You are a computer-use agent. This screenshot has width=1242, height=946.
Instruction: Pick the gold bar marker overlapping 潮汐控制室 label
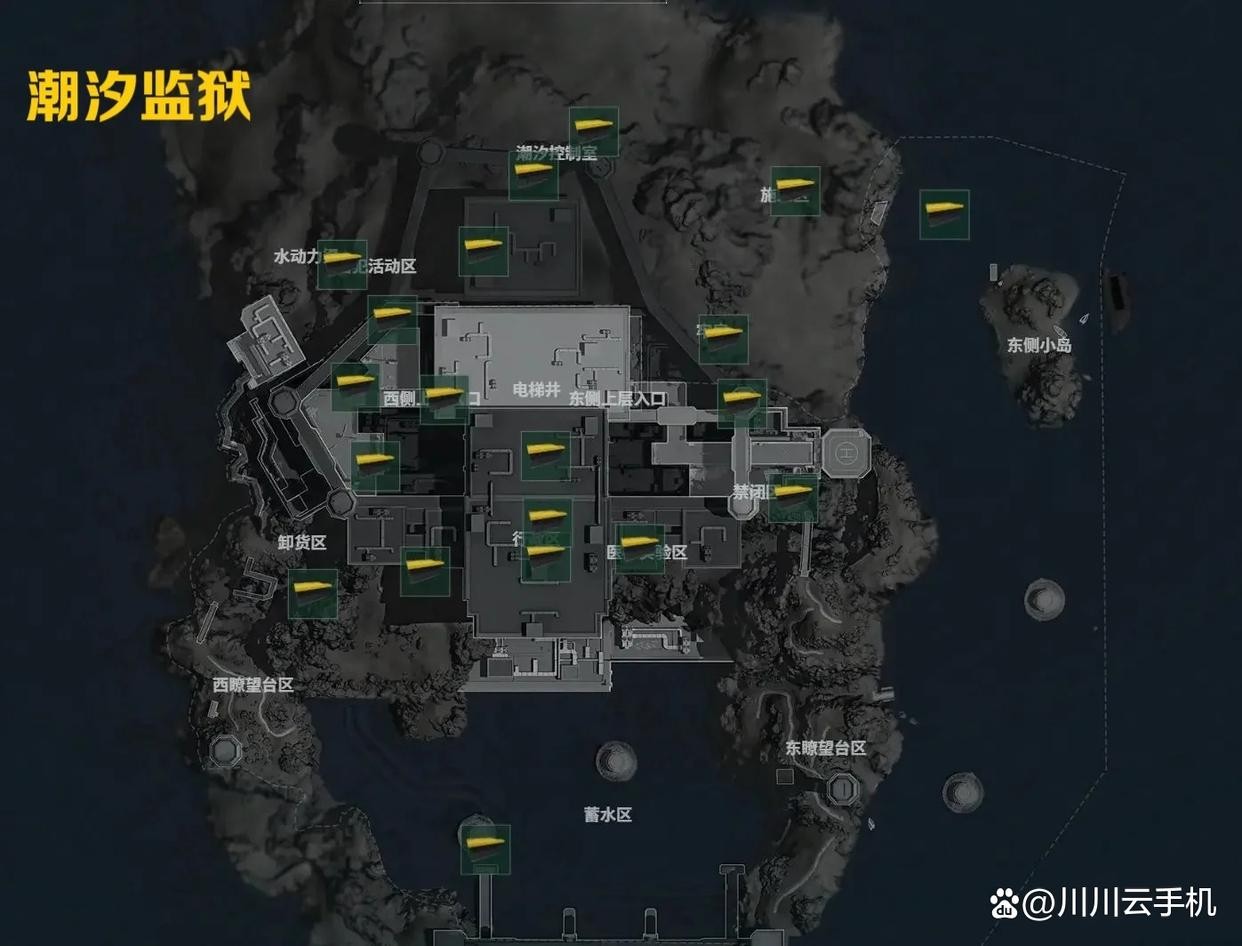(533, 175)
